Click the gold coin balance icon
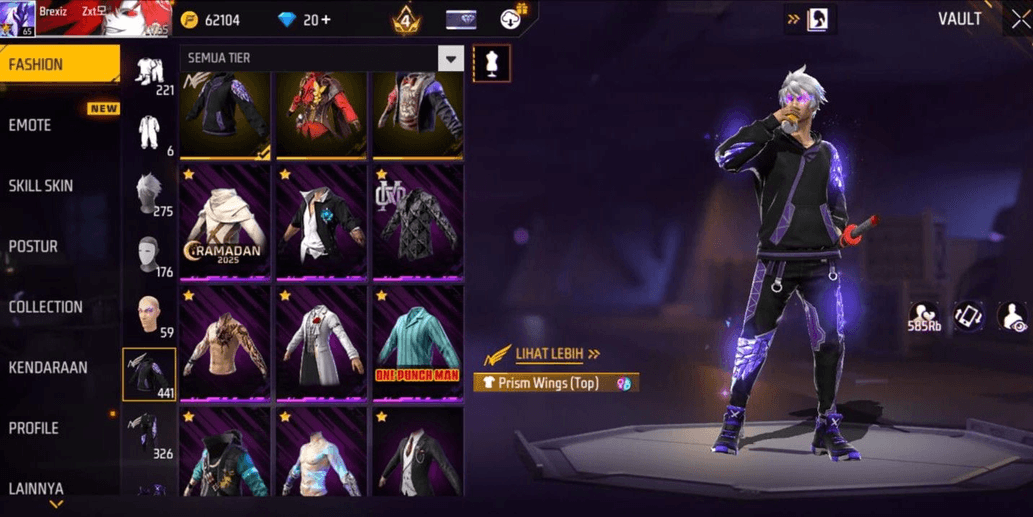Viewport: 1033px width, 517px height. pos(189,20)
